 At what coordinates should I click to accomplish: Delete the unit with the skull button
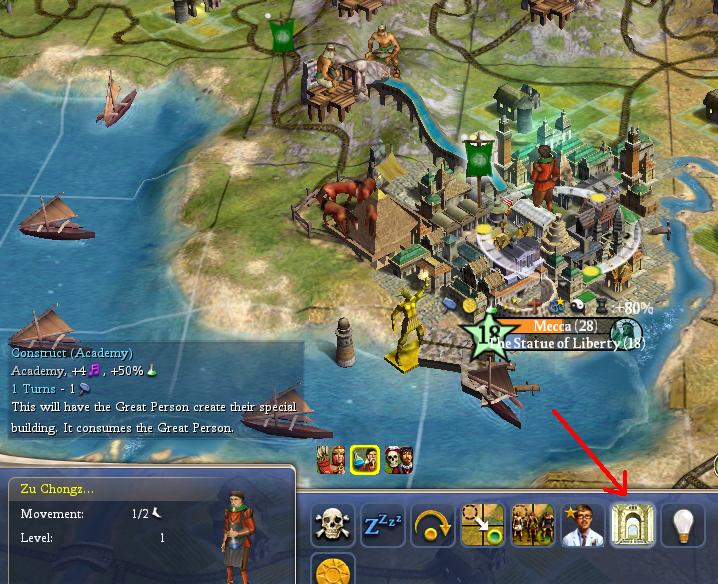[x=333, y=524]
